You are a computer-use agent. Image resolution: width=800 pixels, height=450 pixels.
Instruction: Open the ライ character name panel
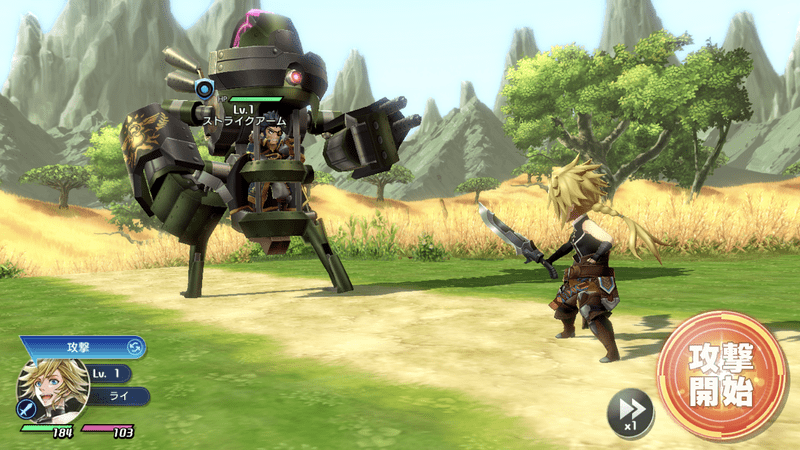[x=118, y=396]
